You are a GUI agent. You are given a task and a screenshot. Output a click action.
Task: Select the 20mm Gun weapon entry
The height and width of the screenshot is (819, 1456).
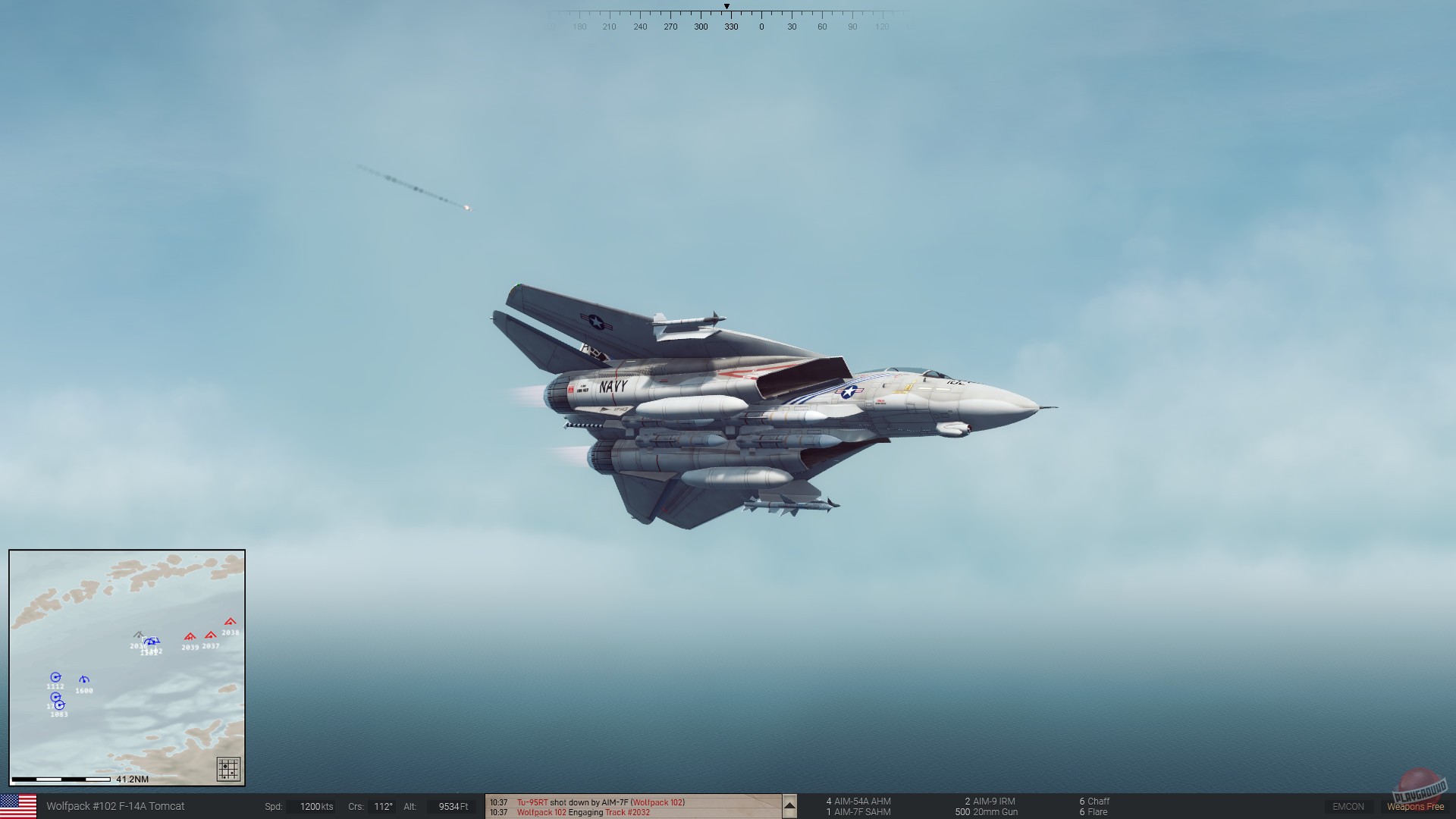point(990,811)
